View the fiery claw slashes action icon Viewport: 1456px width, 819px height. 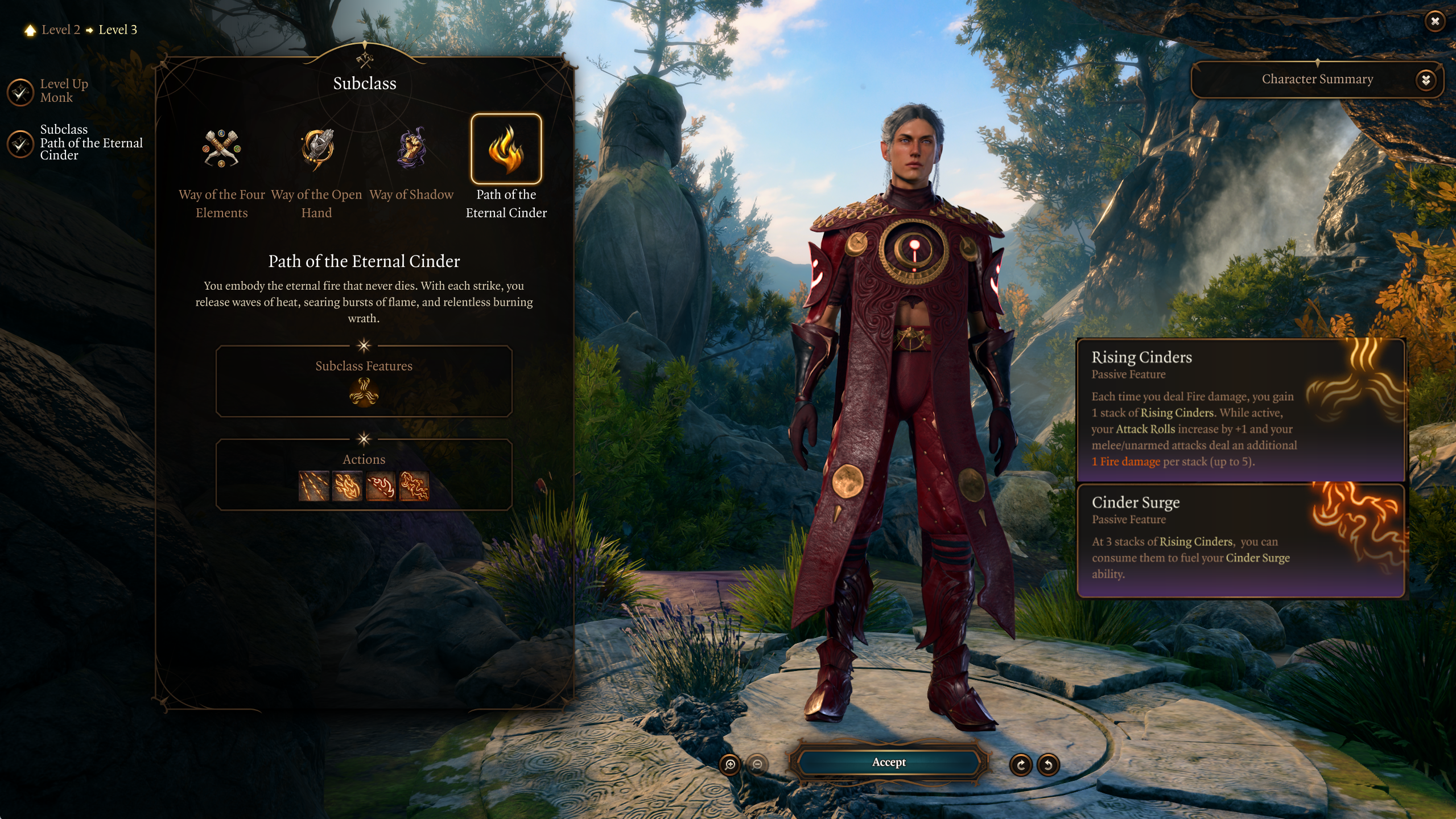[x=314, y=486]
